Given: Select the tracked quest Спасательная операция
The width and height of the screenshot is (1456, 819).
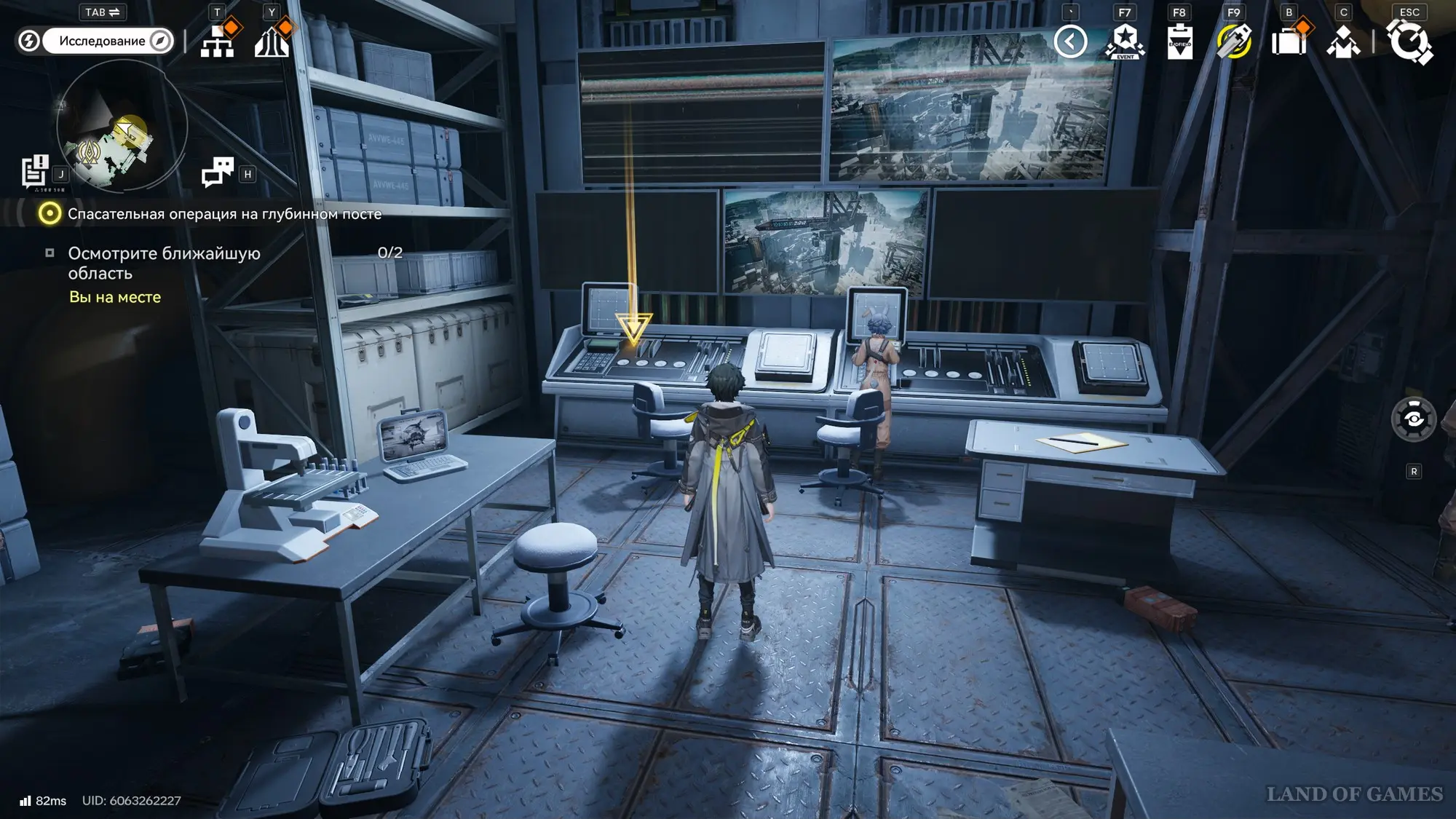Looking at the screenshot, I should [x=224, y=214].
